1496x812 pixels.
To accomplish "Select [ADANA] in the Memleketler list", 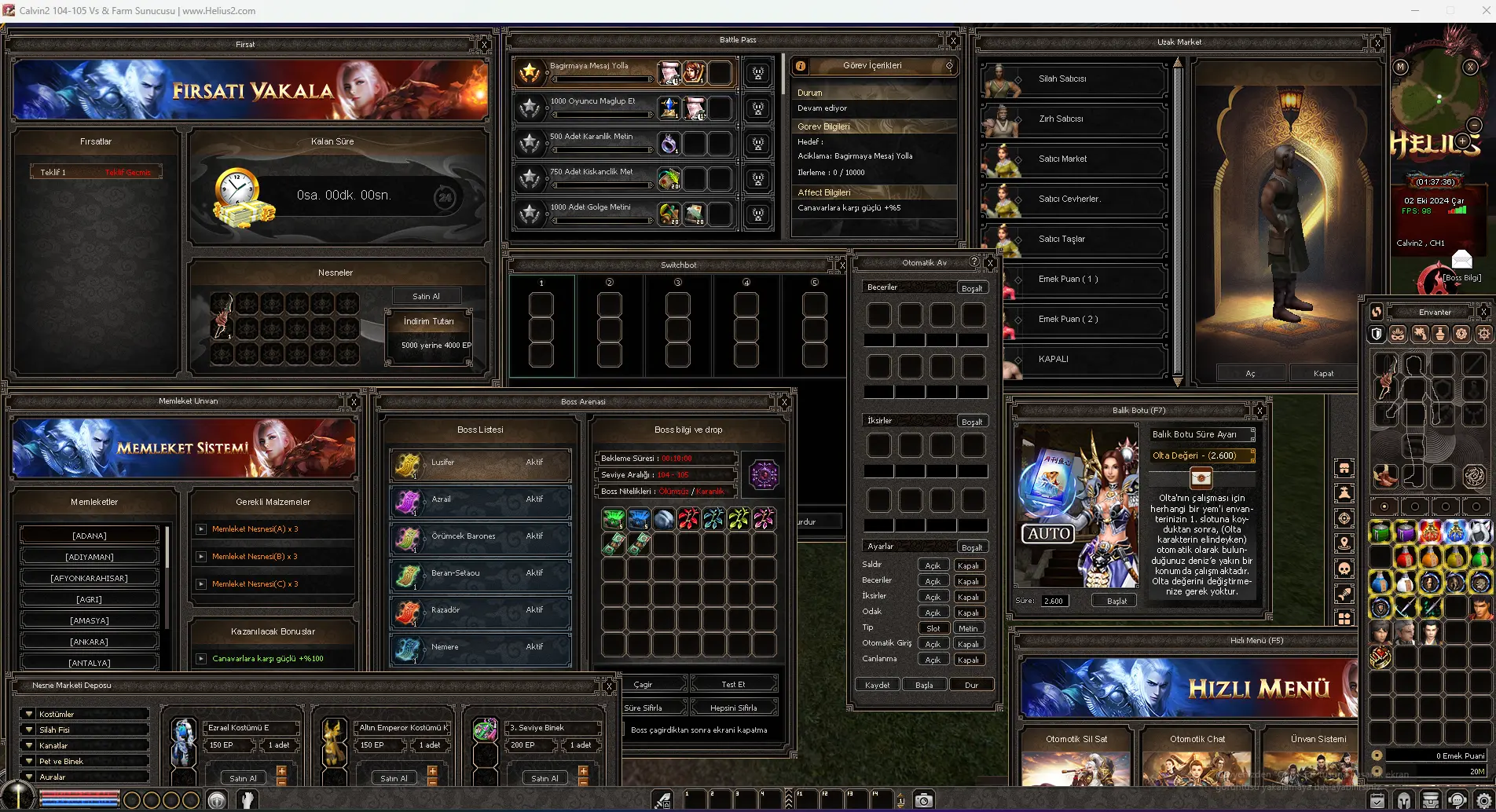I will coord(90,536).
